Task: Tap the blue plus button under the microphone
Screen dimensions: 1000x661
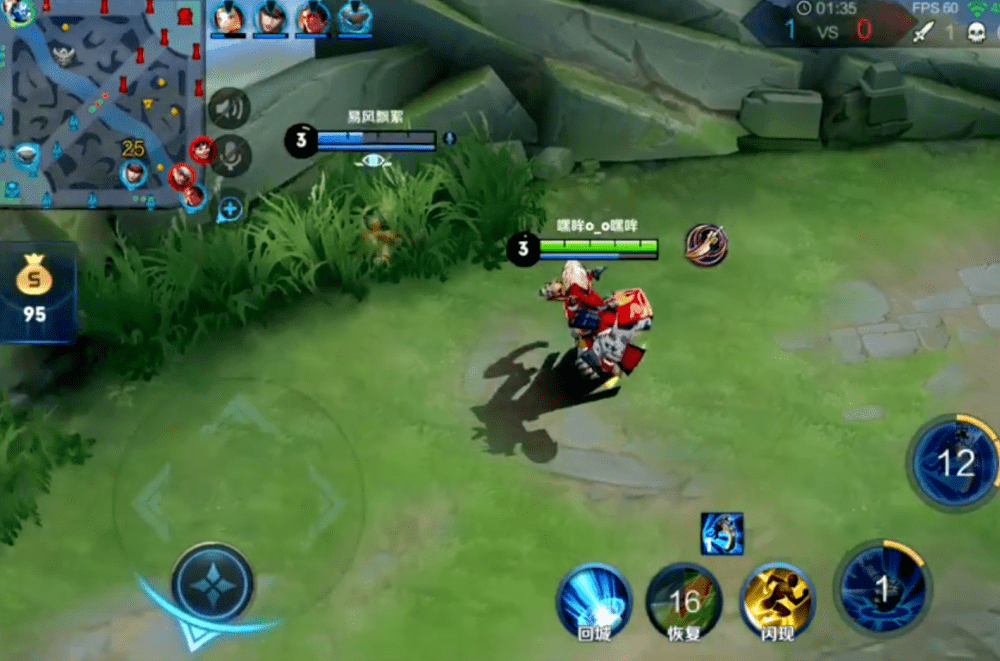Action: [230, 209]
